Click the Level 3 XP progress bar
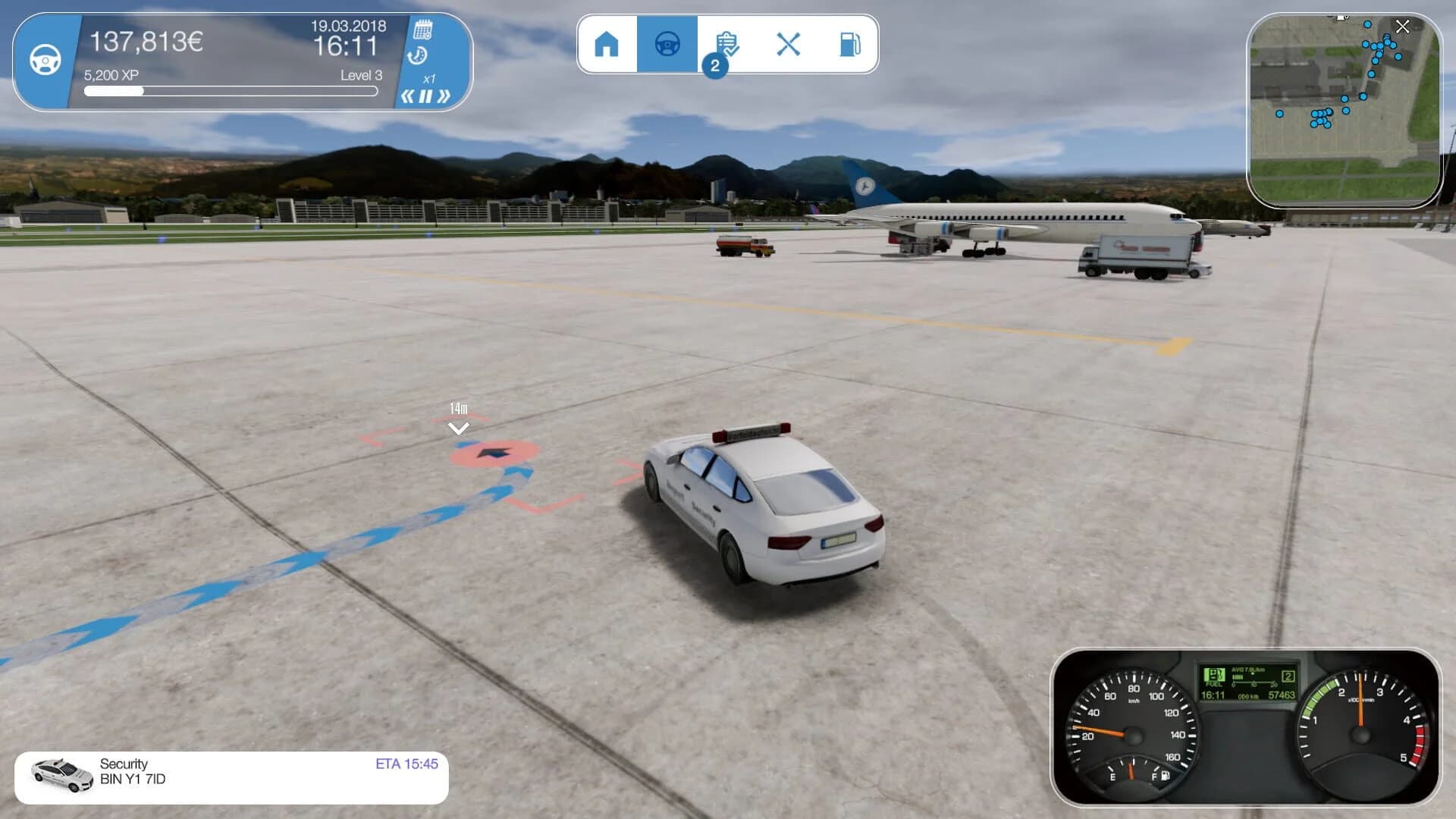The height and width of the screenshot is (819, 1456). click(231, 90)
